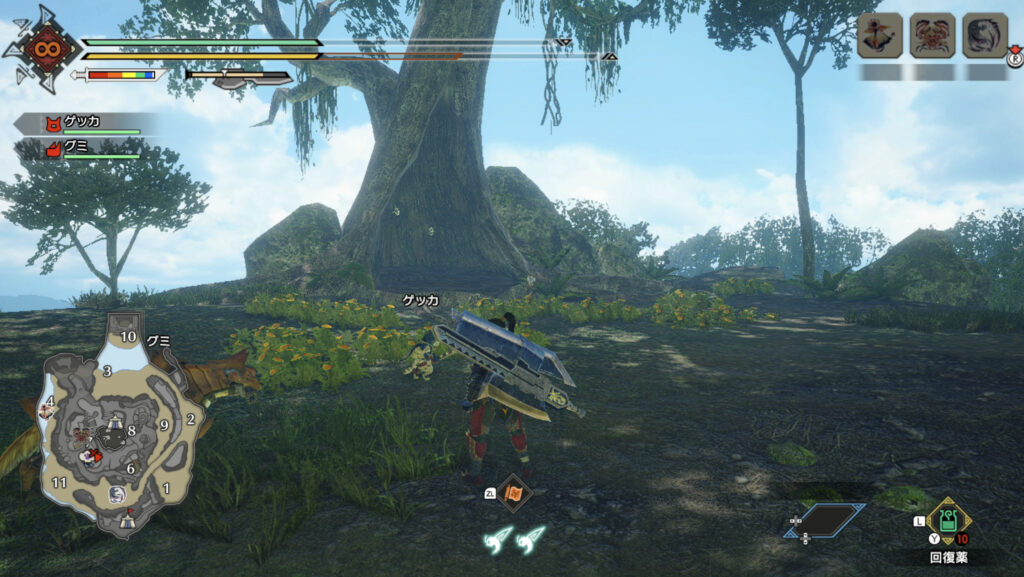Viewport: 1024px width, 577px height.
Task: Click the sub-camp tent near area 8
Action: point(116,423)
